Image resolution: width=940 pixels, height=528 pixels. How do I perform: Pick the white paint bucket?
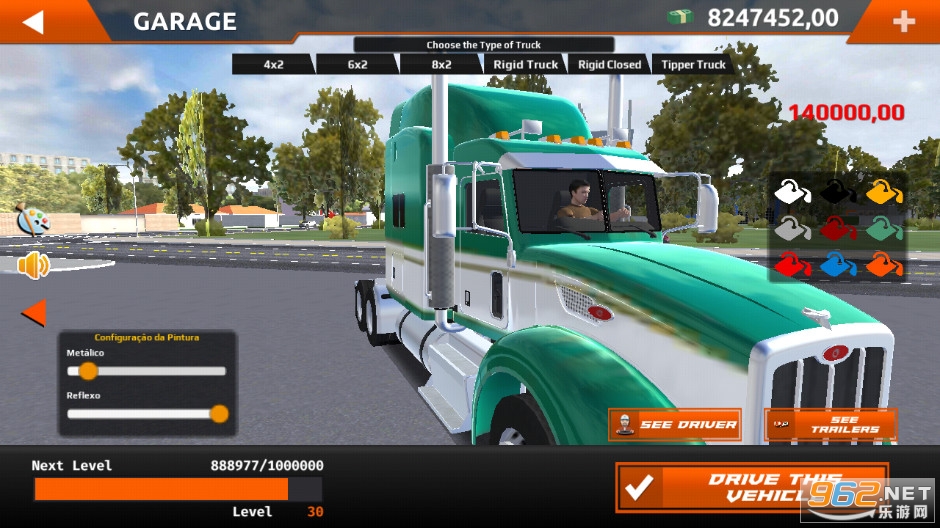(792, 191)
